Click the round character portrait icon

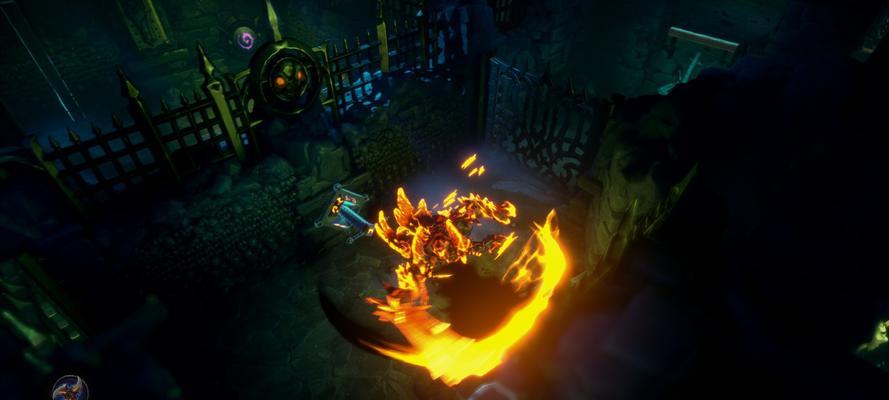[70, 389]
